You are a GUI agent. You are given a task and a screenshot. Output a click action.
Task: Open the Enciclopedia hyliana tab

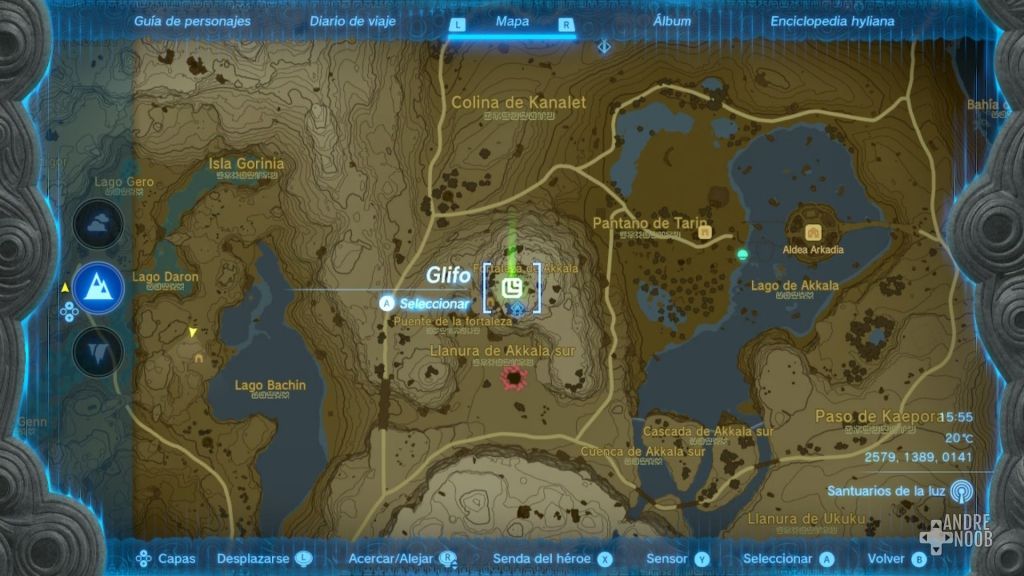[832, 21]
